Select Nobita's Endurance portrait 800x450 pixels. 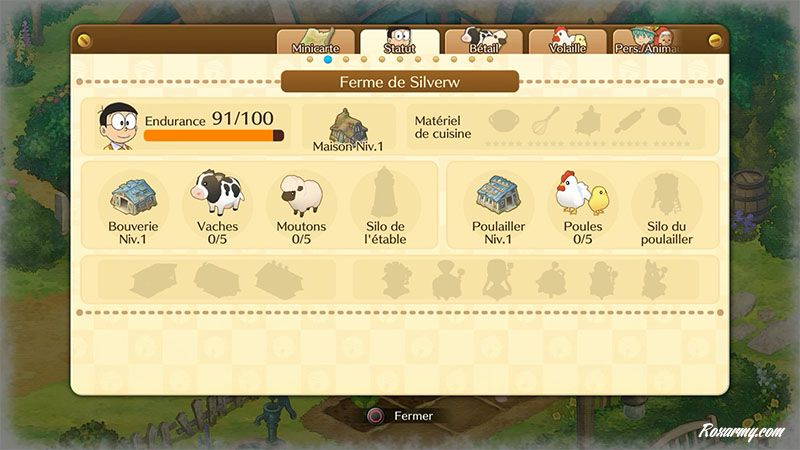(x=118, y=127)
